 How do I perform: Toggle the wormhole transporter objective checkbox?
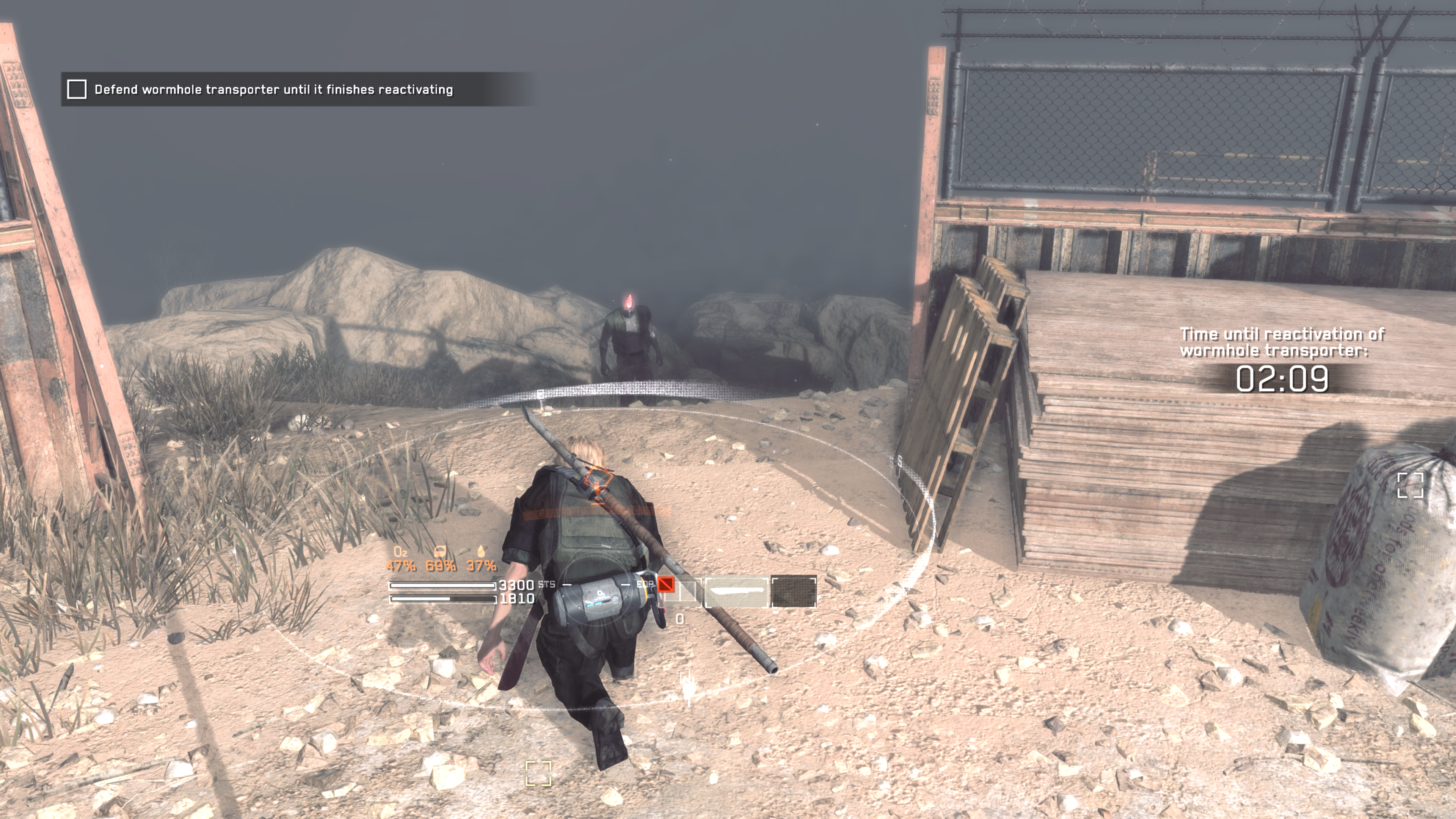(77, 89)
